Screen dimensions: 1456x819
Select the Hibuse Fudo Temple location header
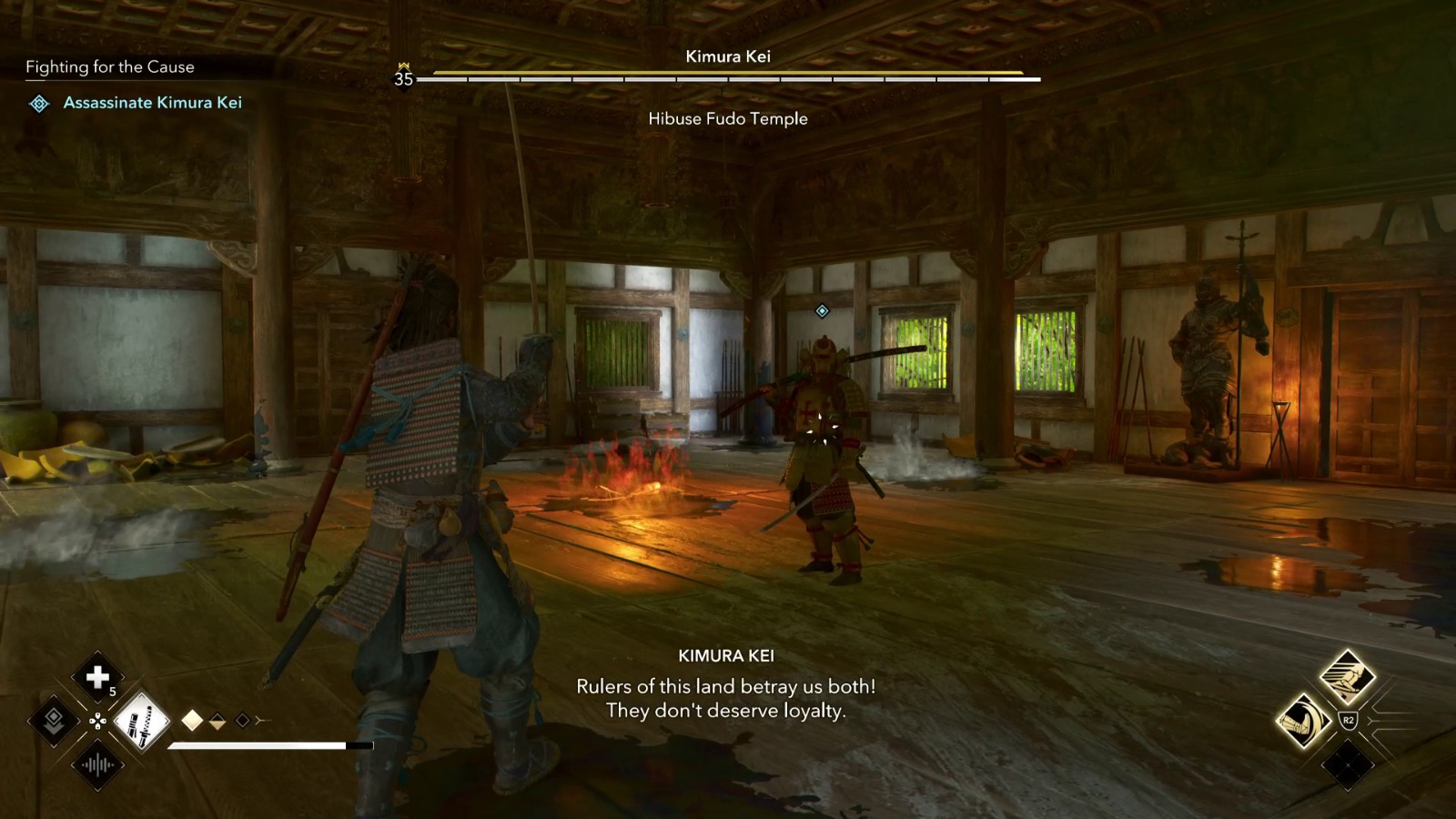tap(727, 118)
